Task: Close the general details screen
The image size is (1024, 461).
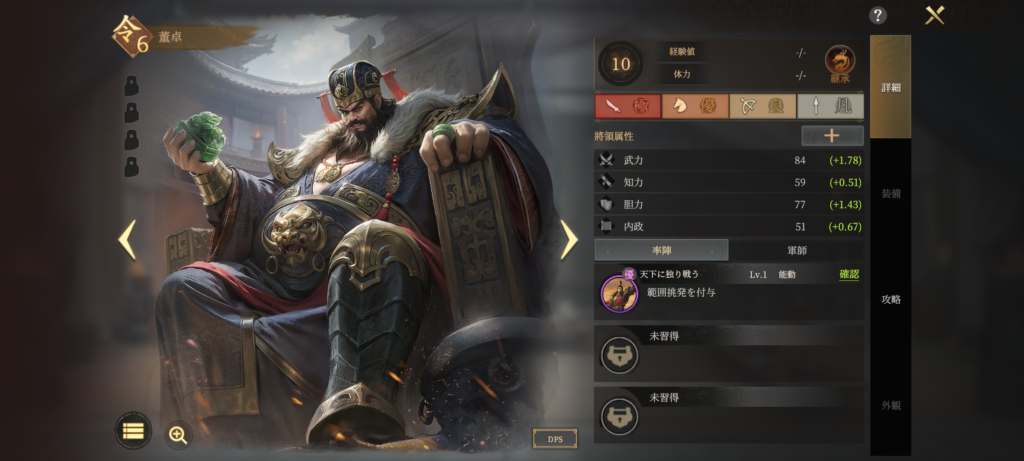Action: click(x=935, y=15)
